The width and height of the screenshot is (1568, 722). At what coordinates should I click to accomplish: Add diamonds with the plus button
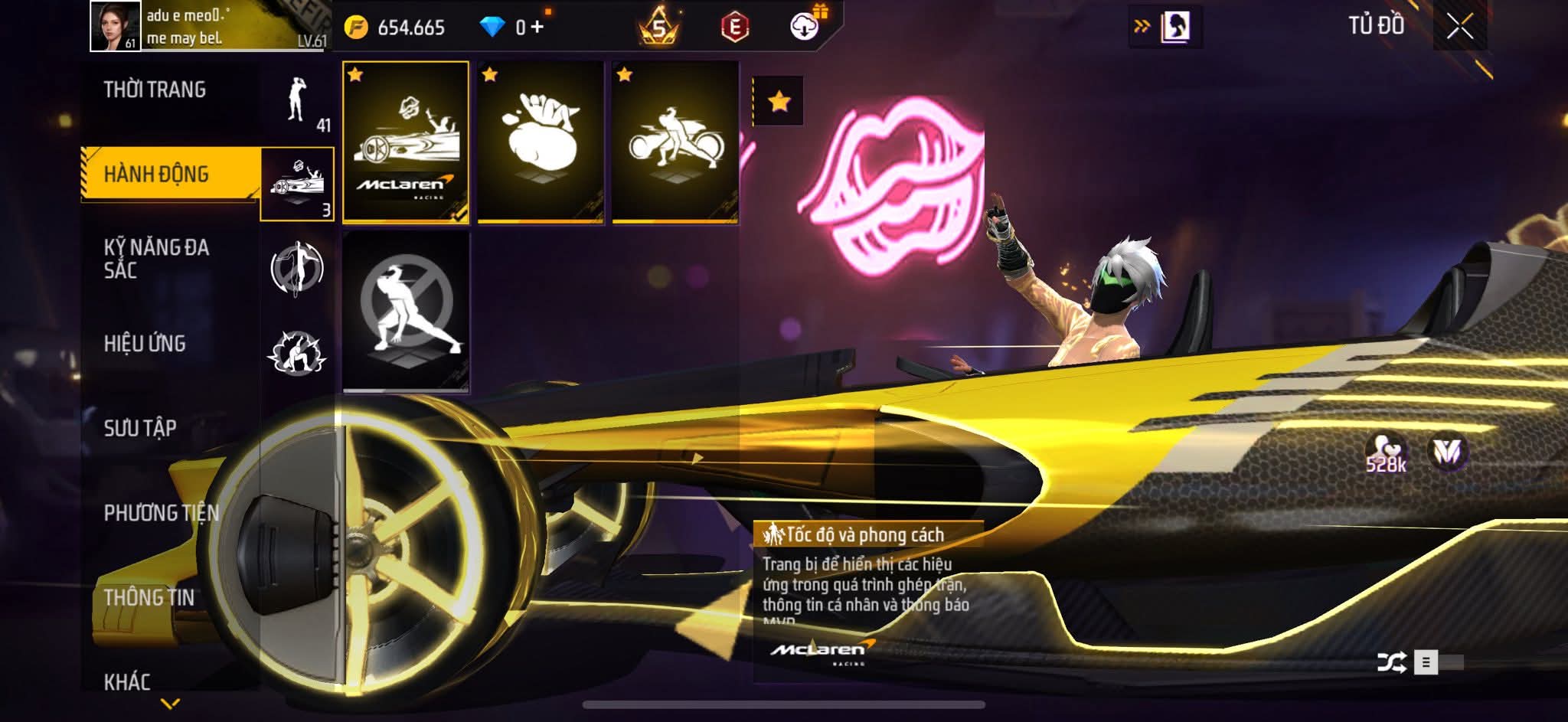coord(537,28)
